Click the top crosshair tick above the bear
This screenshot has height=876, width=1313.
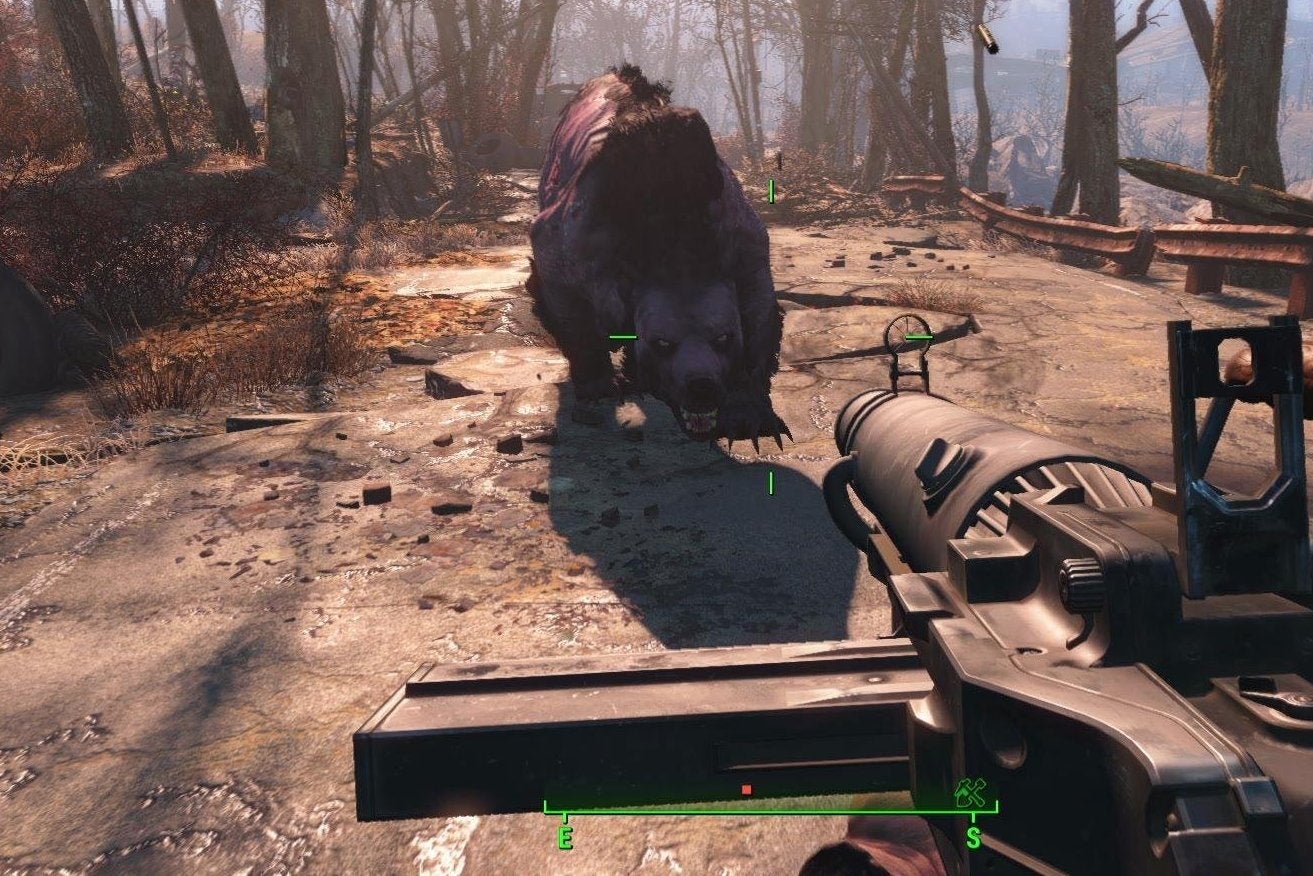click(771, 189)
